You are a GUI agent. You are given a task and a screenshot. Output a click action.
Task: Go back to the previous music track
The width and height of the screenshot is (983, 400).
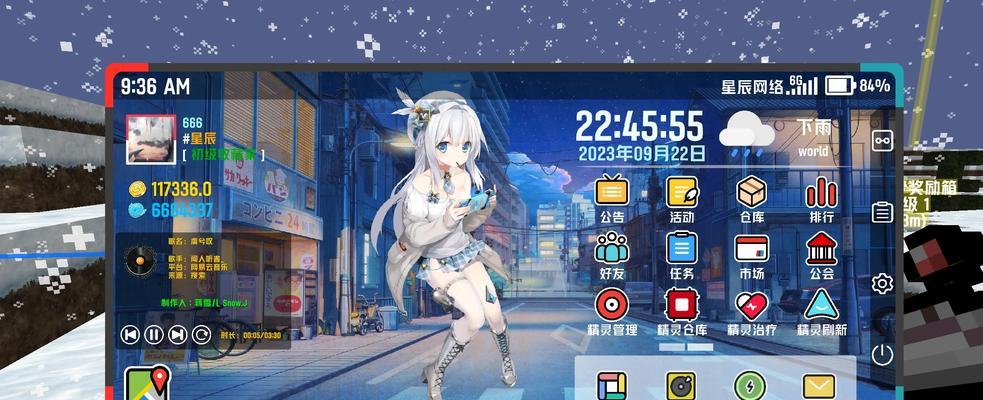[x=130, y=335]
